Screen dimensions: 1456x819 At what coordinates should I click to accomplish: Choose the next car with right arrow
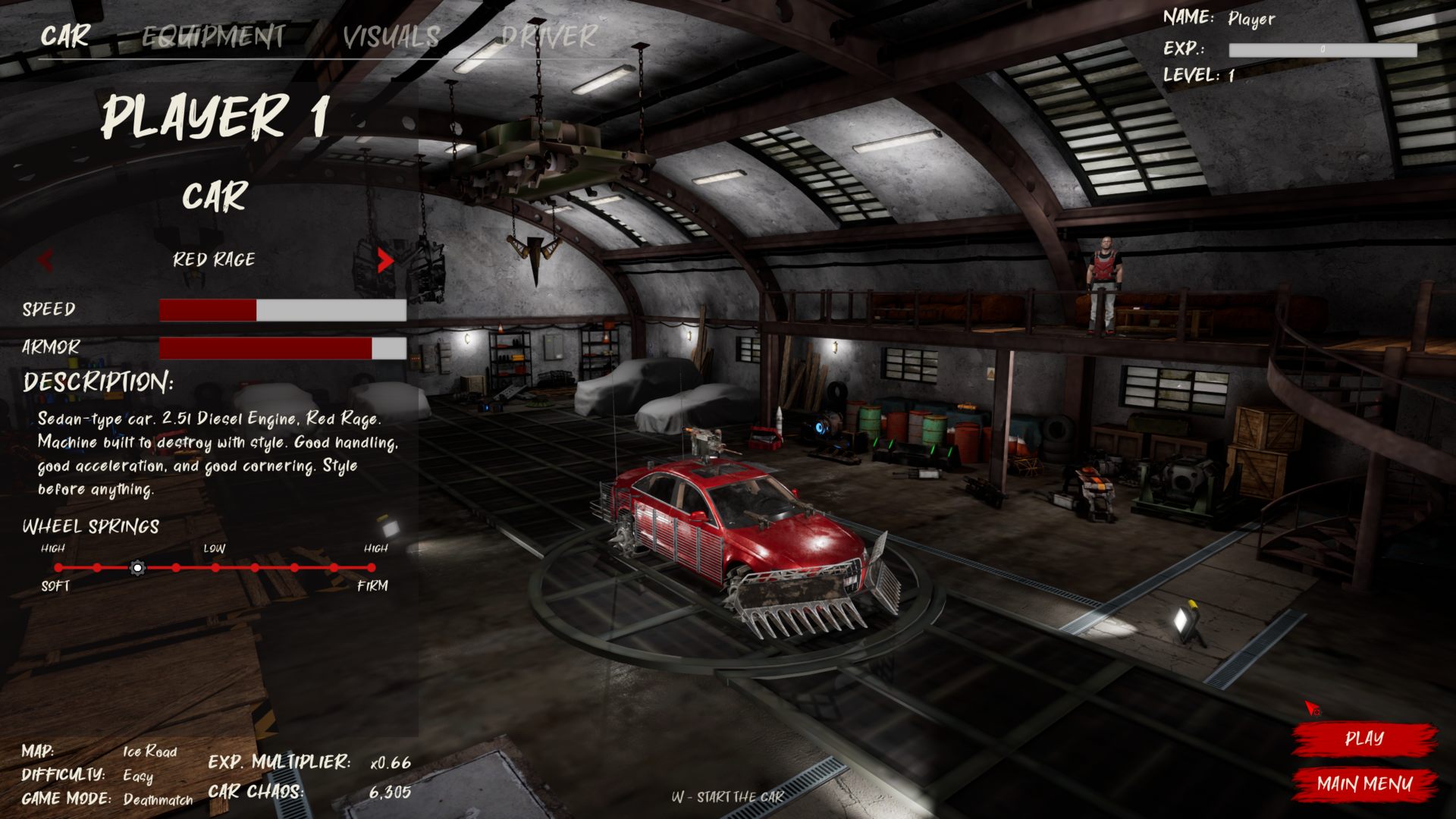pos(384,260)
